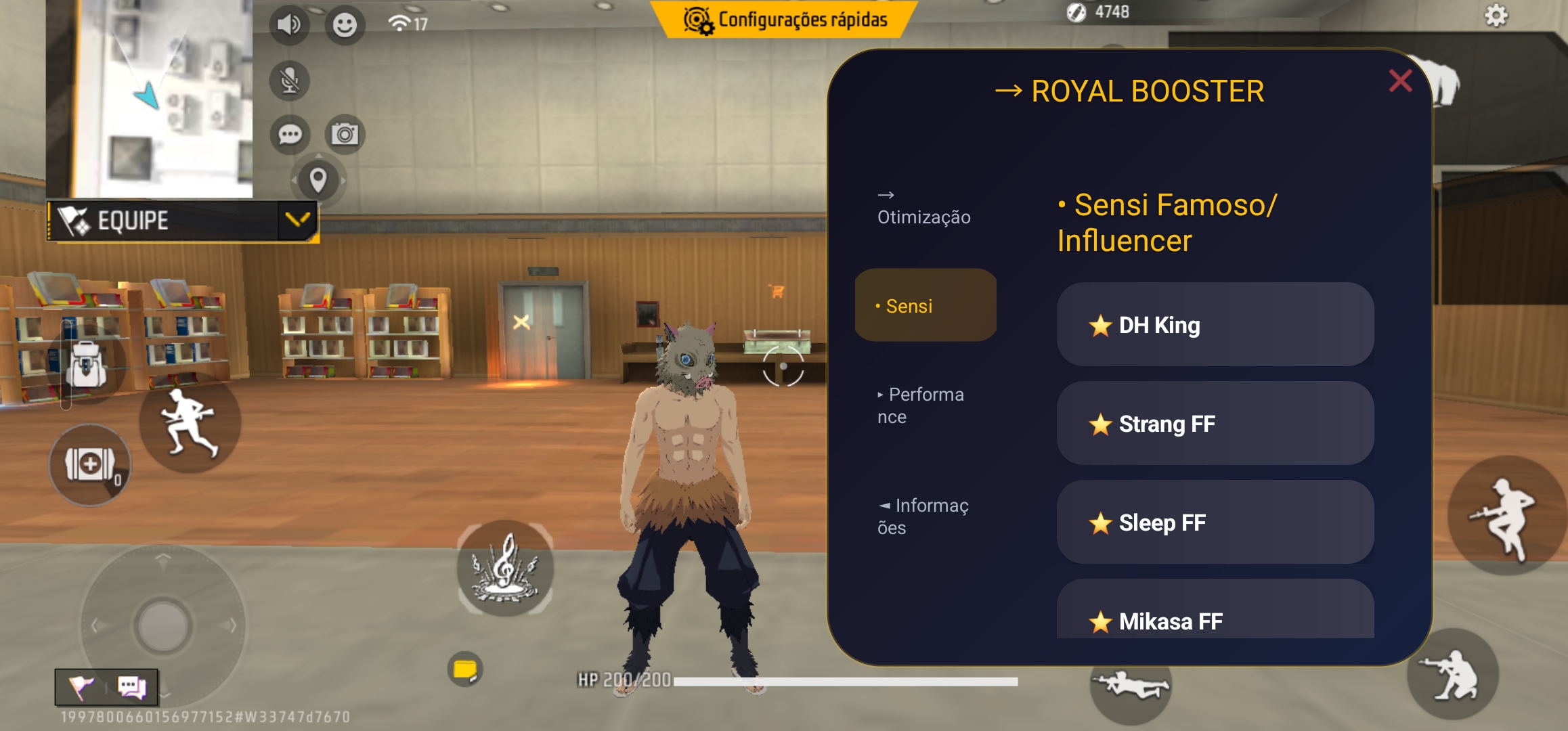Screen dimensions: 1568x731
Task: Mute the microphone icon
Action: tap(290, 80)
